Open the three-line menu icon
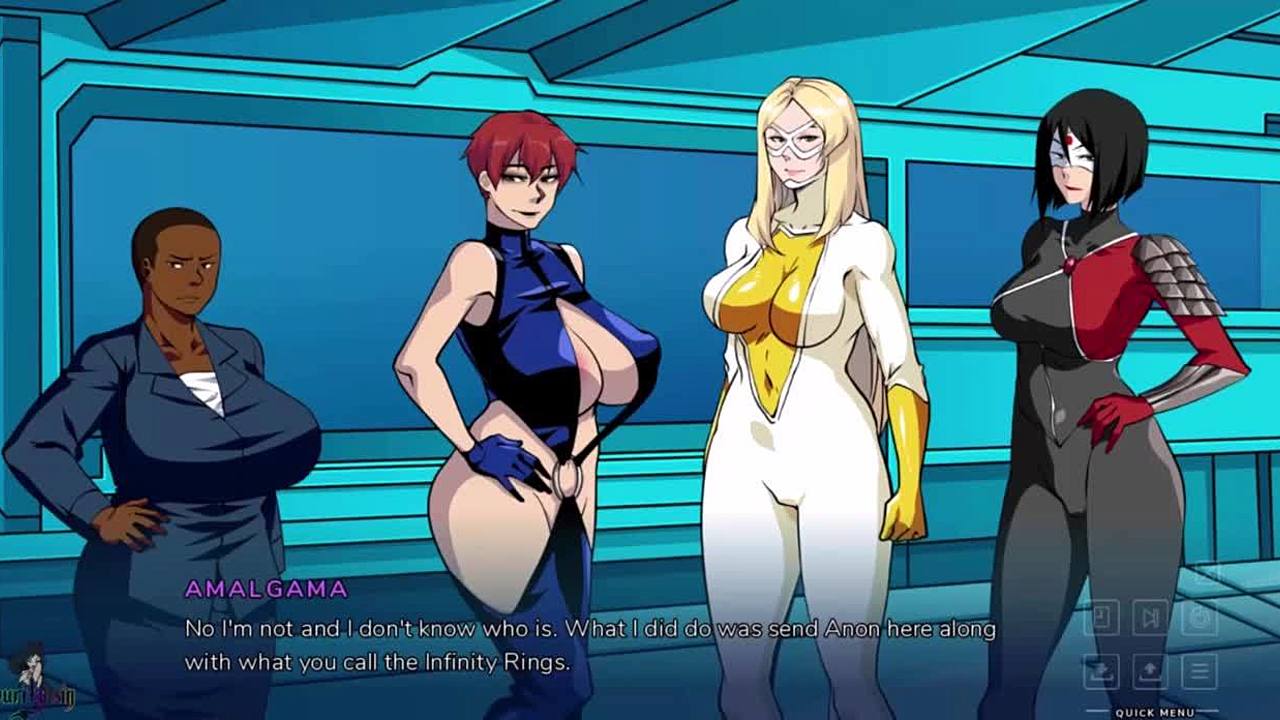Screen dimensions: 1280x720 (x=1199, y=671)
